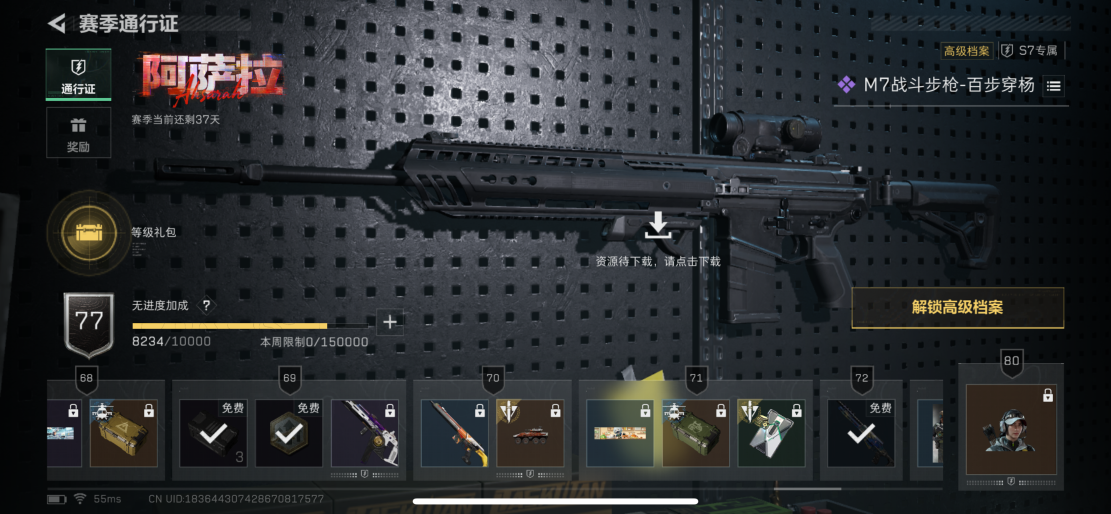This screenshot has height=514, width=1111.
Task: Open the M7 rifle details list icon
Action: coord(1054,86)
